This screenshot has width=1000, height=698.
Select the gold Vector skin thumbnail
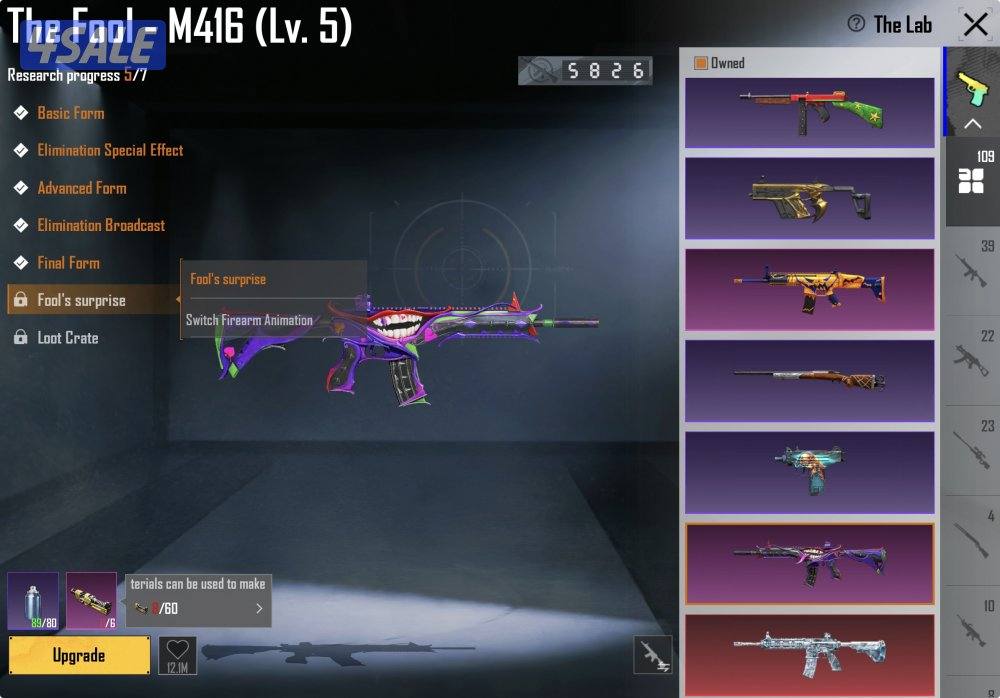pos(809,198)
